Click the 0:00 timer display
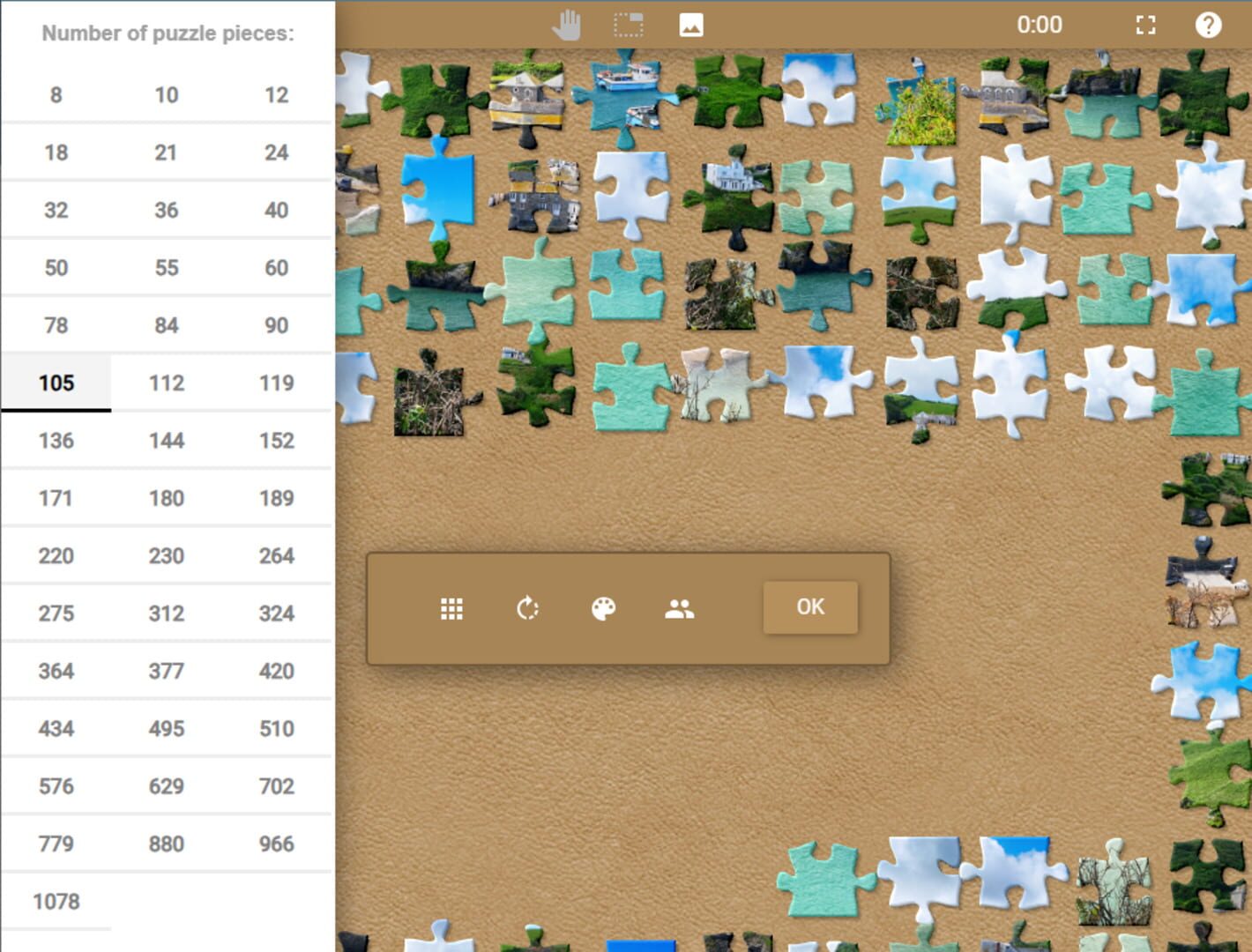Viewport: 1252px width, 952px height. (1040, 25)
